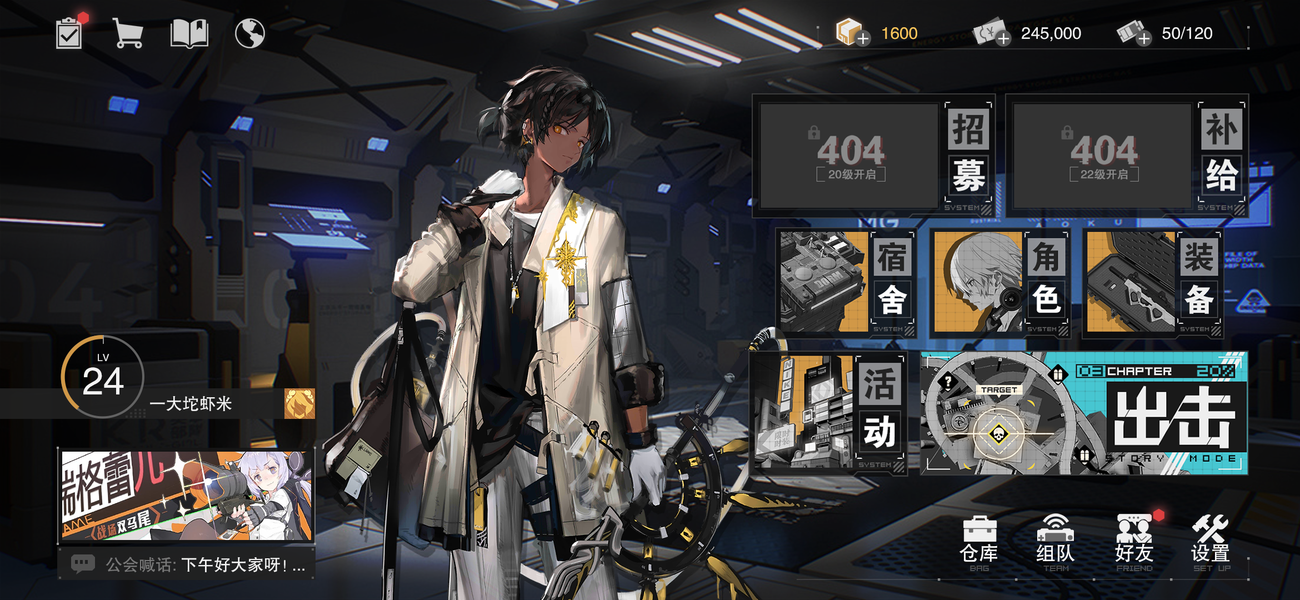1300x600 pixels.
Task: Open the 宿舍 dormitory menu
Action: tap(845, 281)
